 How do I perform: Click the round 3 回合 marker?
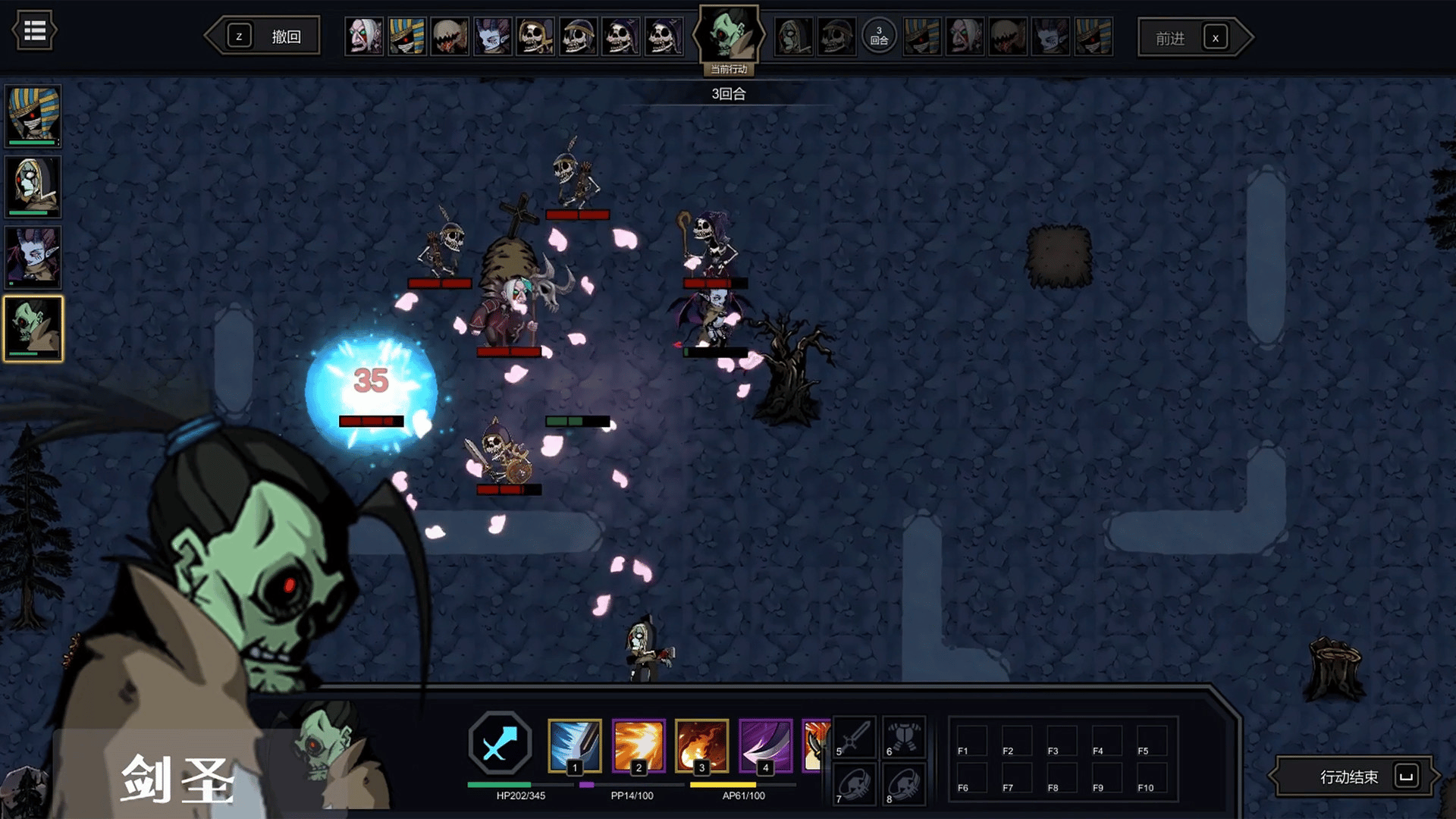pos(879,36)
